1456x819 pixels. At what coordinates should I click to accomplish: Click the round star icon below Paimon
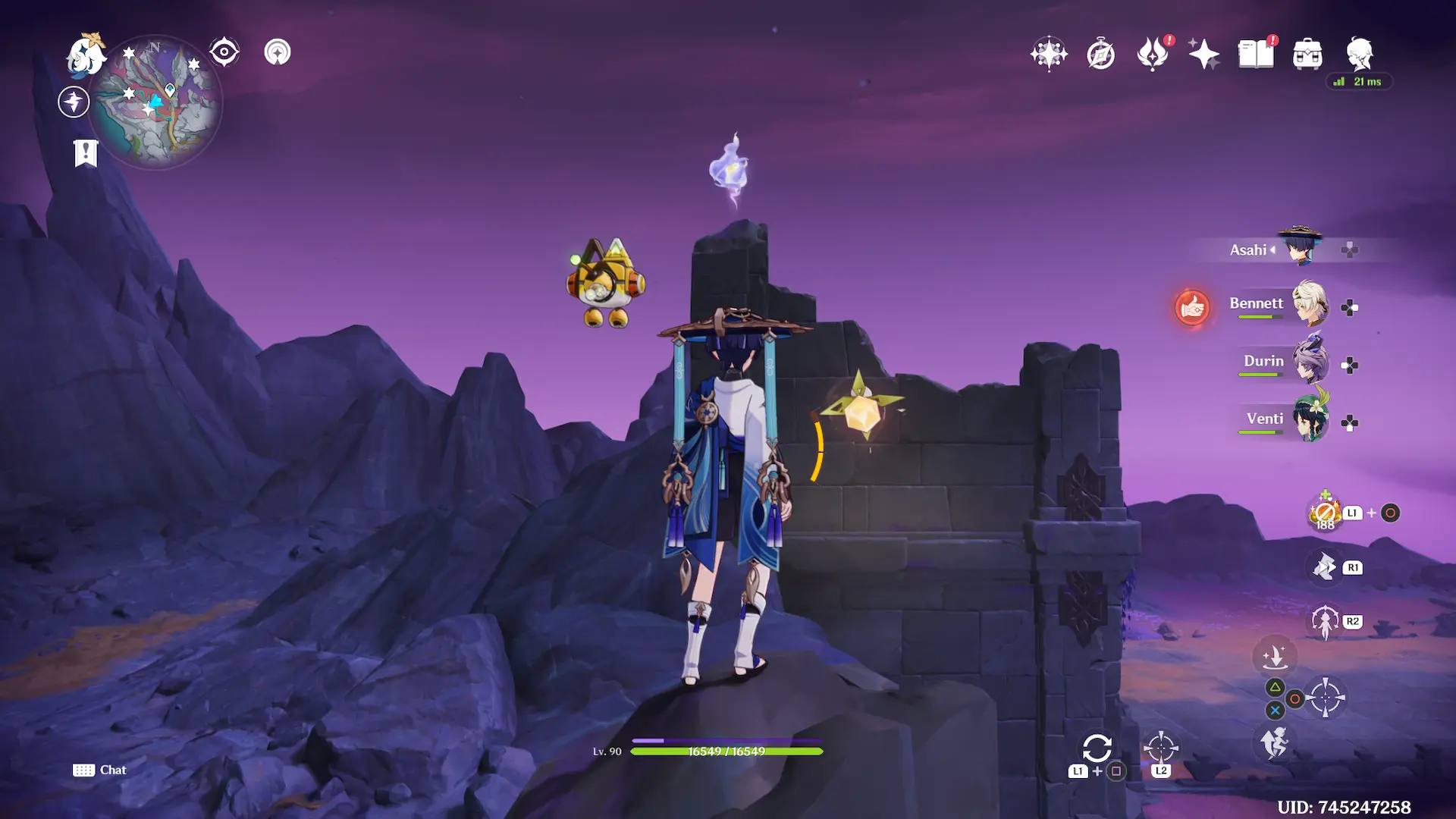pyautogui.click(x=74, y=102)
